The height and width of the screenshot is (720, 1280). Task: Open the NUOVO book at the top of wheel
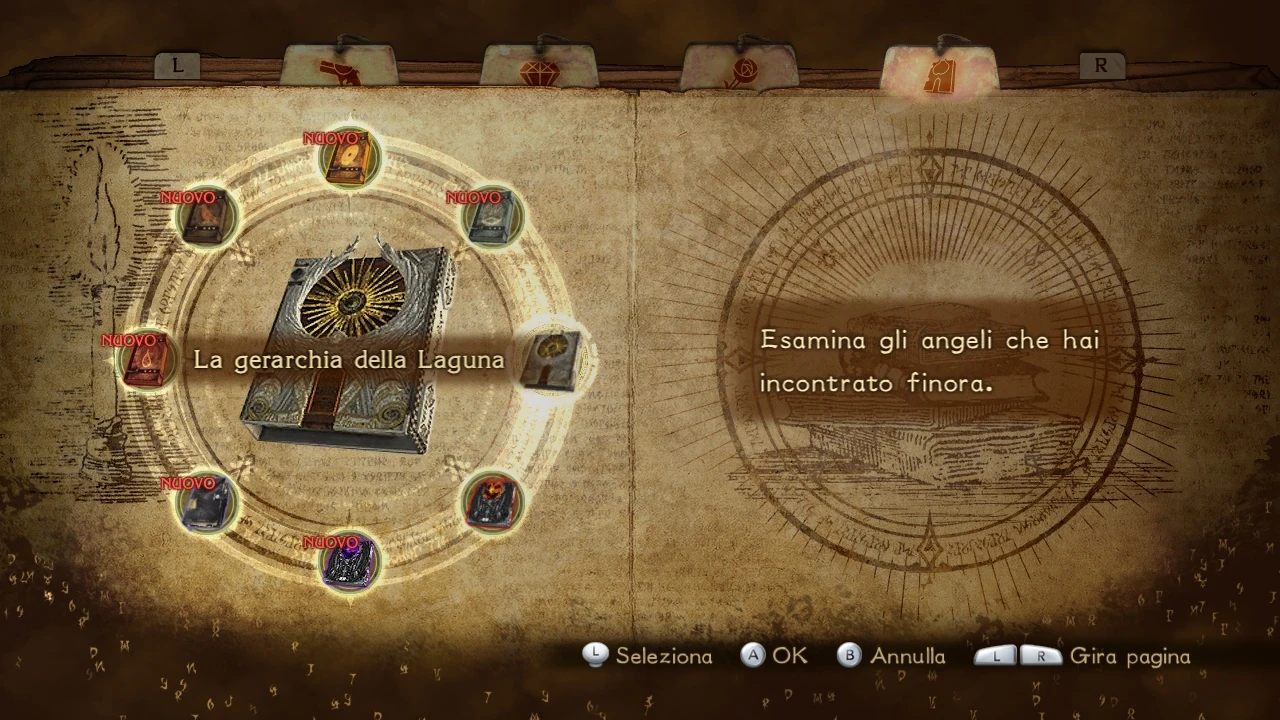click(346, 157)
